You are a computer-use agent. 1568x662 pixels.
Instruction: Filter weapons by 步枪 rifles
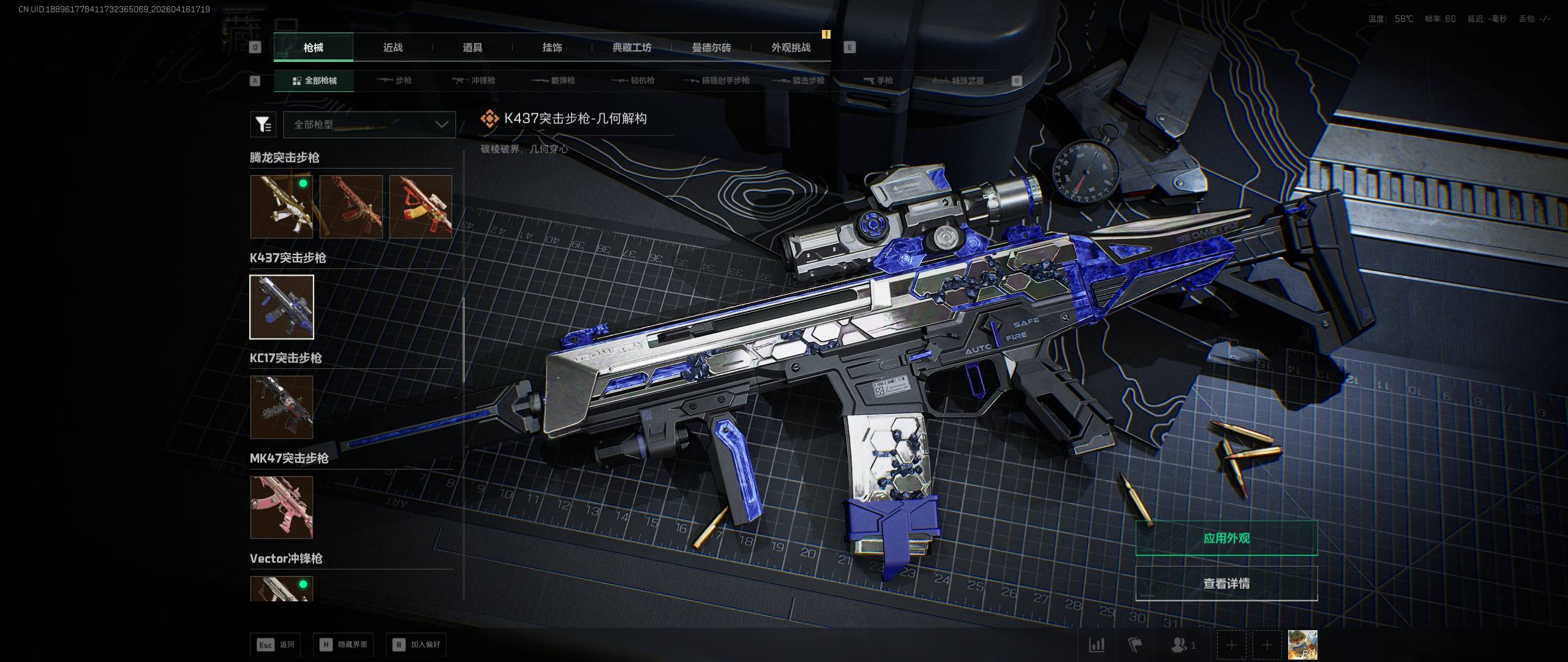pyautogui.click(x=394, y=81)
